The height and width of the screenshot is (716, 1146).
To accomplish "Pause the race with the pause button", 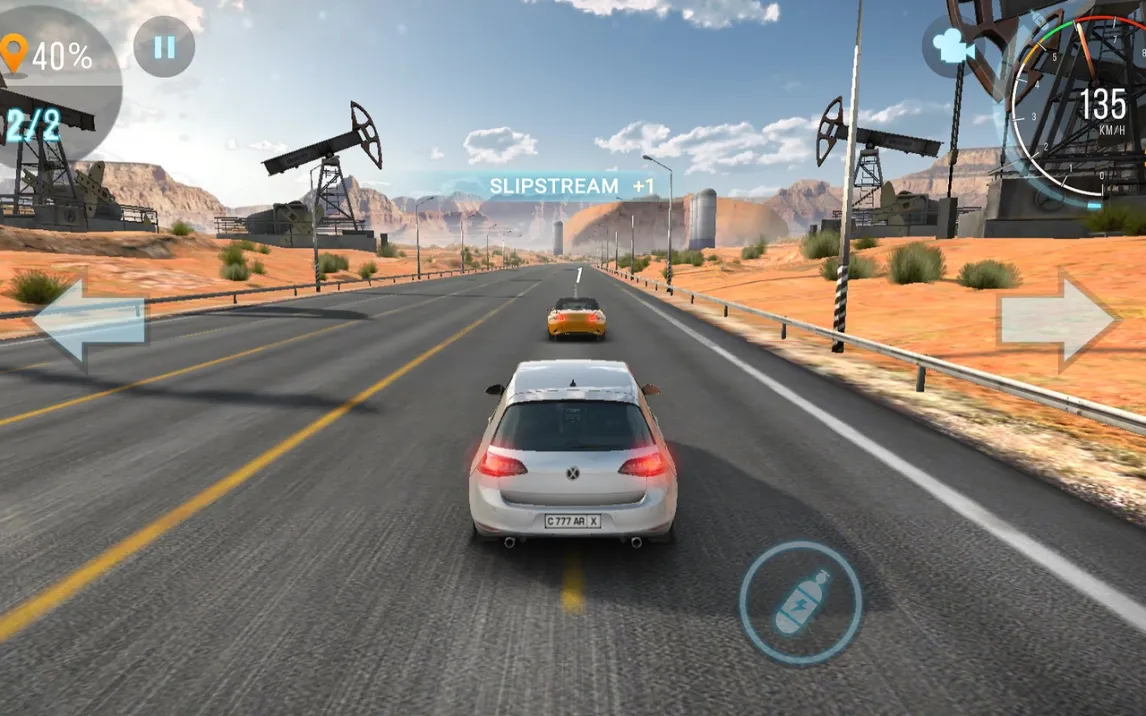I will (164, 47).
